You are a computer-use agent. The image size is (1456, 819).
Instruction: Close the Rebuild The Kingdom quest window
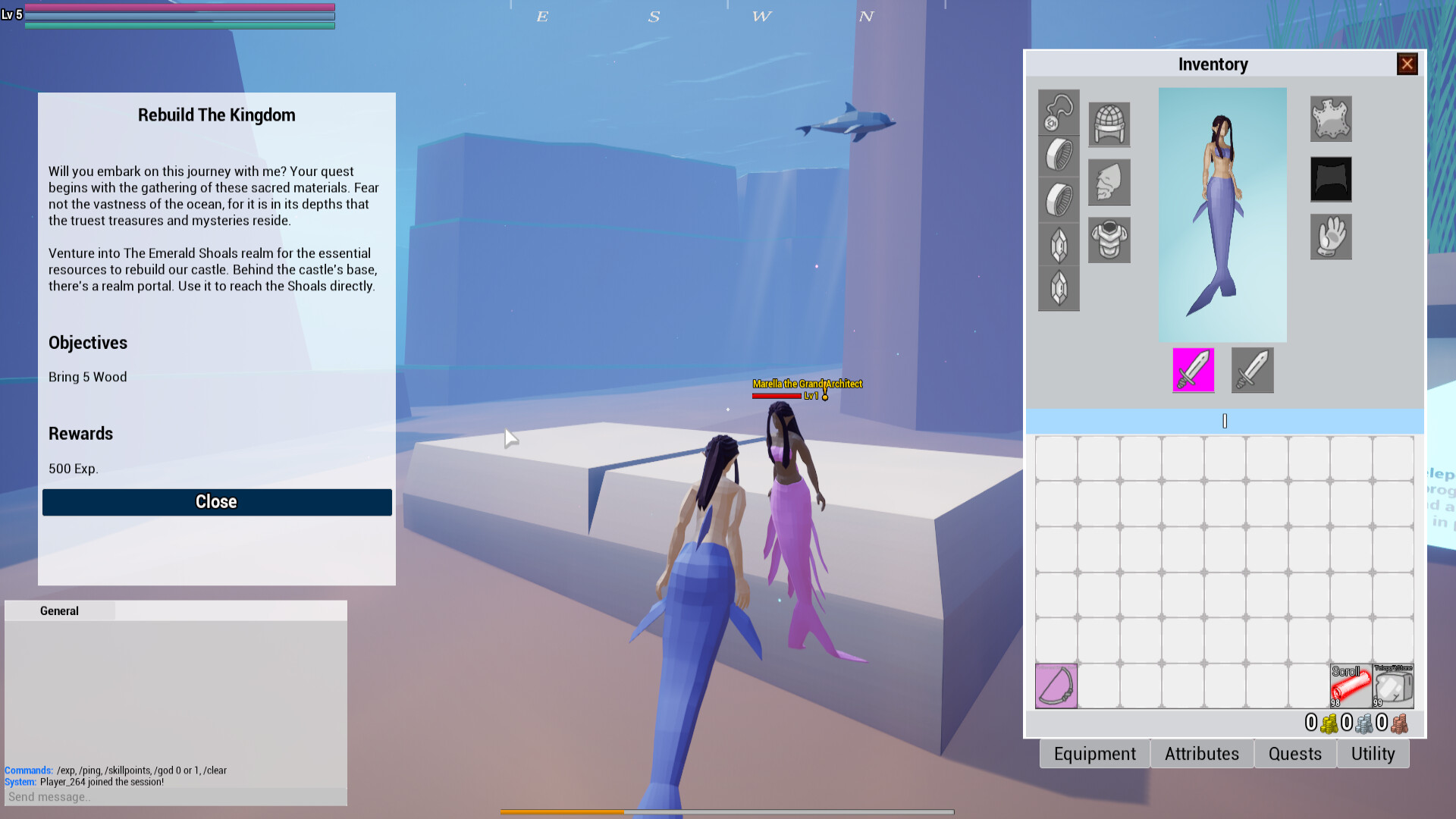[x=217, y=502]
